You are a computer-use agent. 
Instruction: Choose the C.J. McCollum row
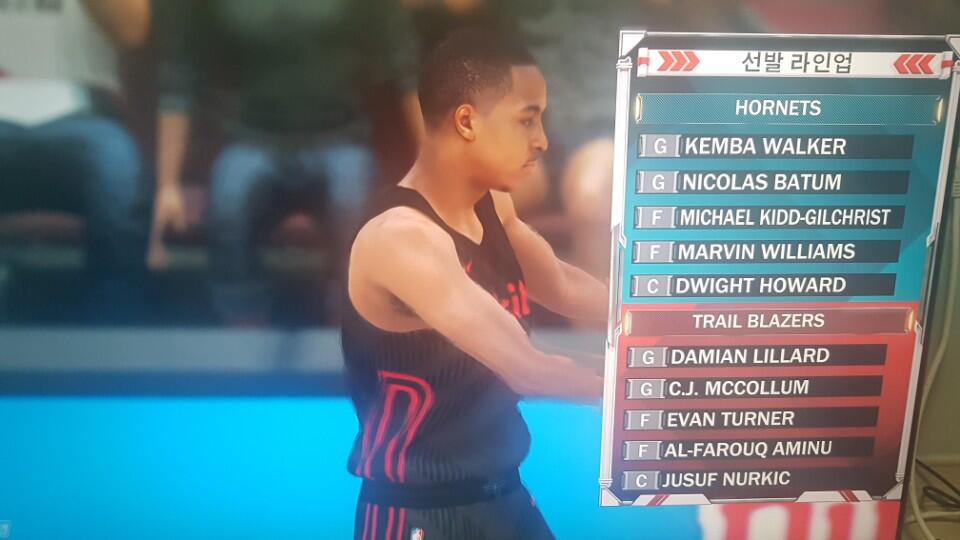click(739, 387)
